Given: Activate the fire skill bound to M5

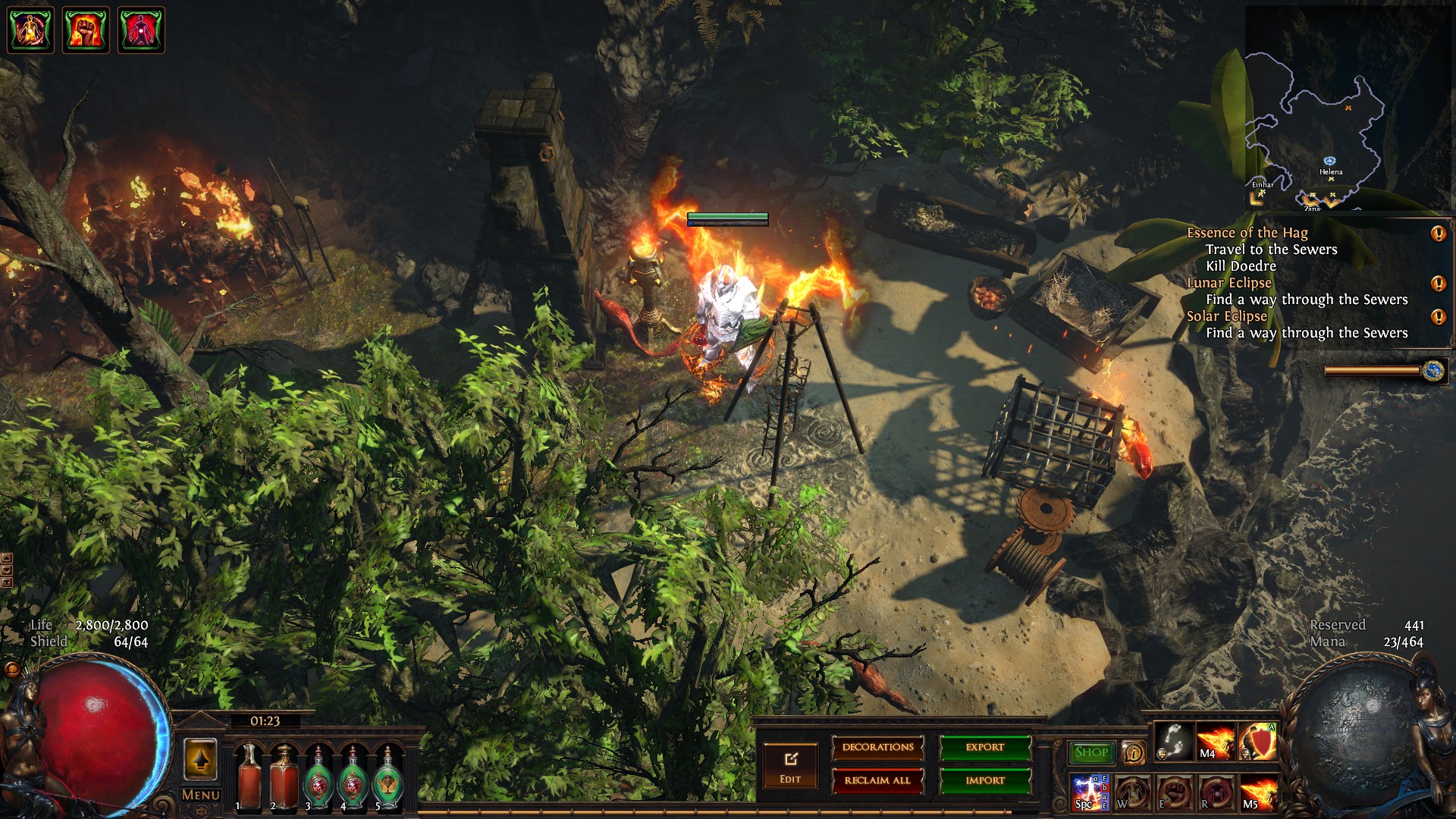Looking at the screenshot, I should click(1257, 792).
